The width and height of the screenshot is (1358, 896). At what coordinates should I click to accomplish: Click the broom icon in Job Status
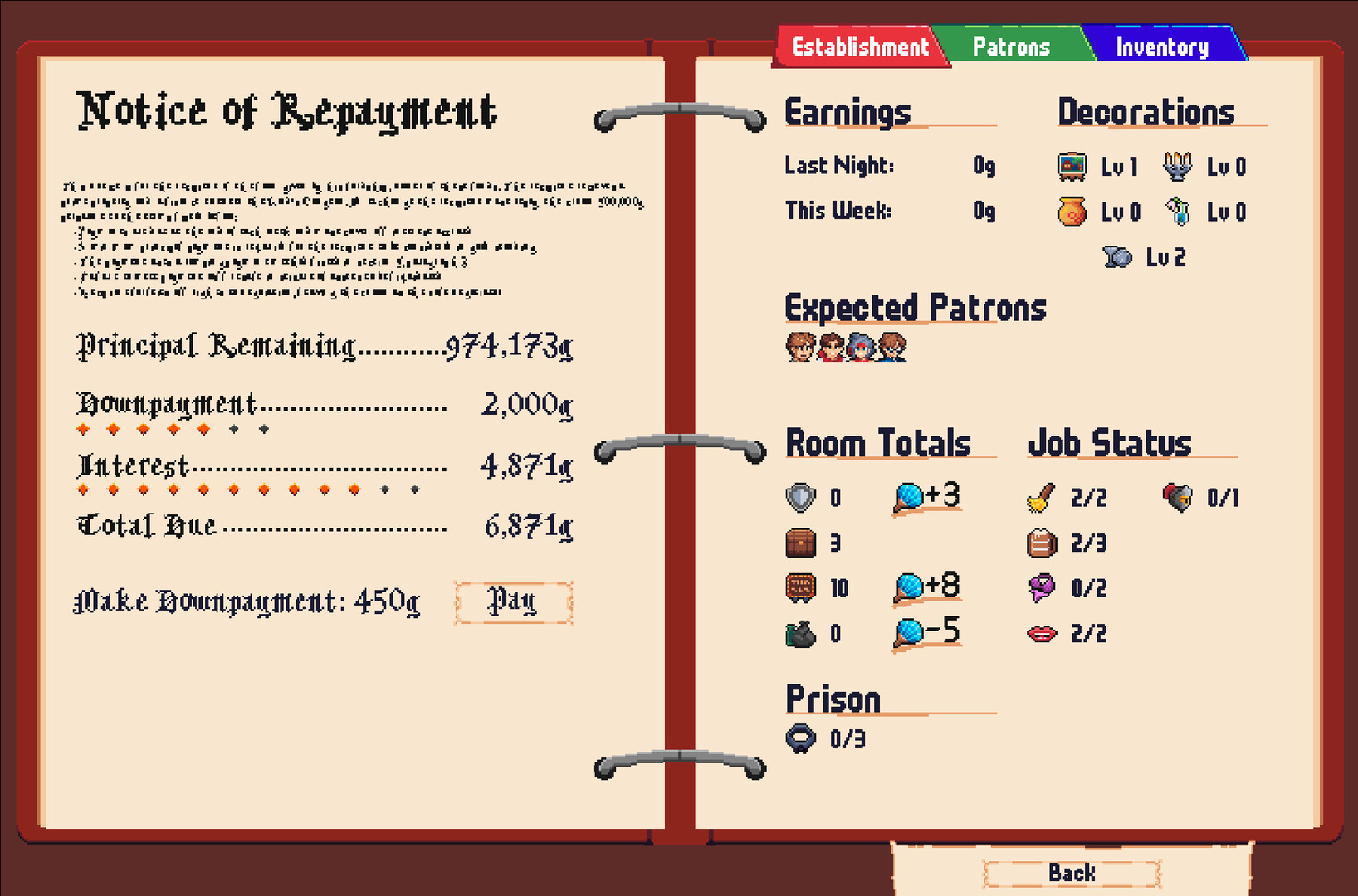(x=1042, y=498)
